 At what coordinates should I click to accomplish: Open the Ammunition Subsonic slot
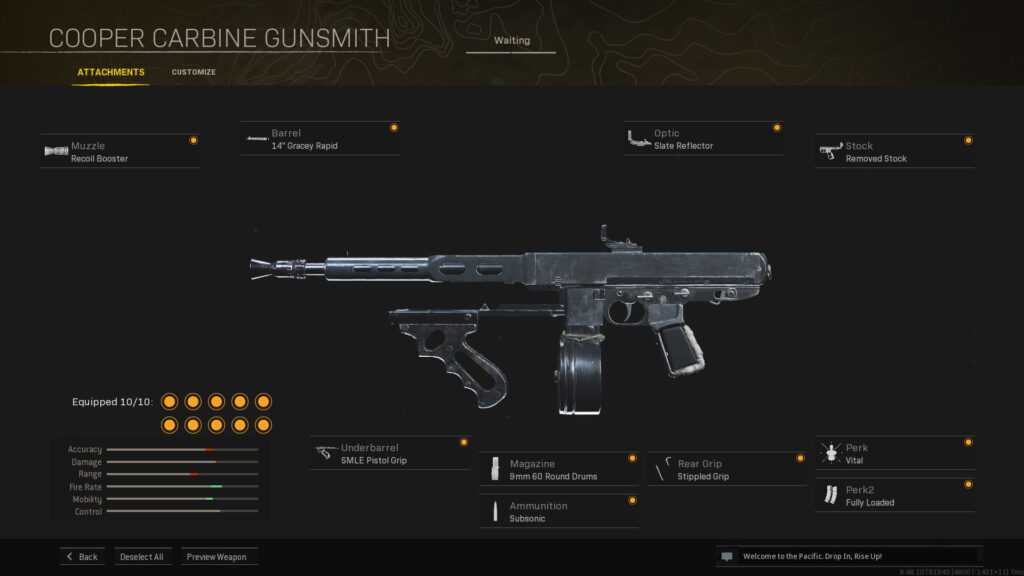point(559,512)
